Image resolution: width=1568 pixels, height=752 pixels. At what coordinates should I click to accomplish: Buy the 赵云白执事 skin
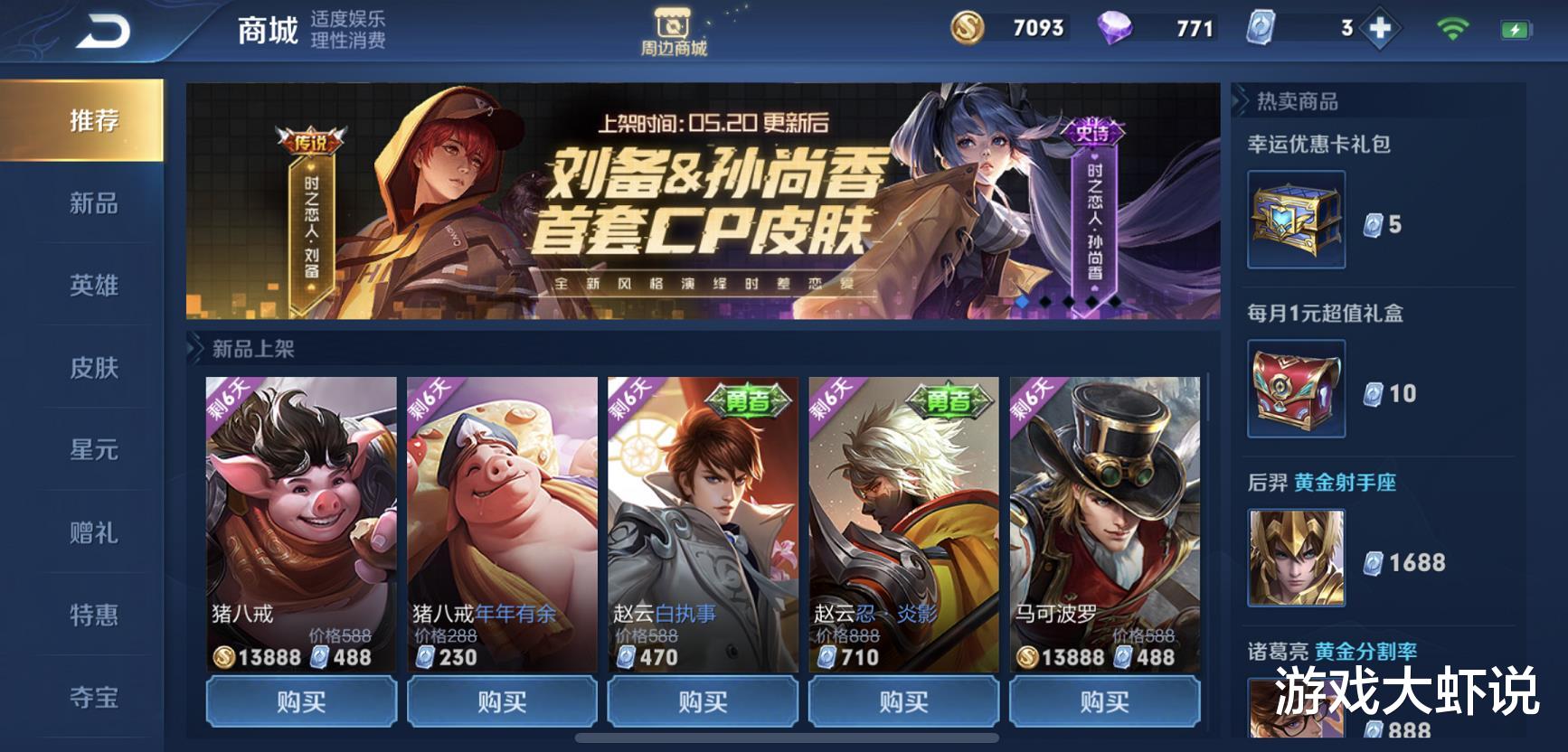(x=701, y=700)
